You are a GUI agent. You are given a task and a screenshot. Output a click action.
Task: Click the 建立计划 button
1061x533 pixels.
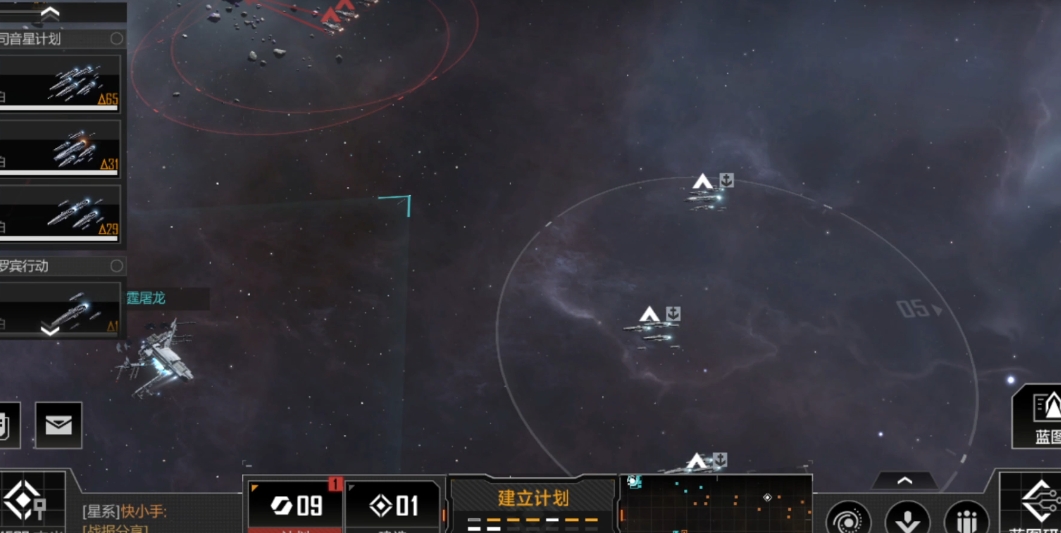(x=532, y=499)
